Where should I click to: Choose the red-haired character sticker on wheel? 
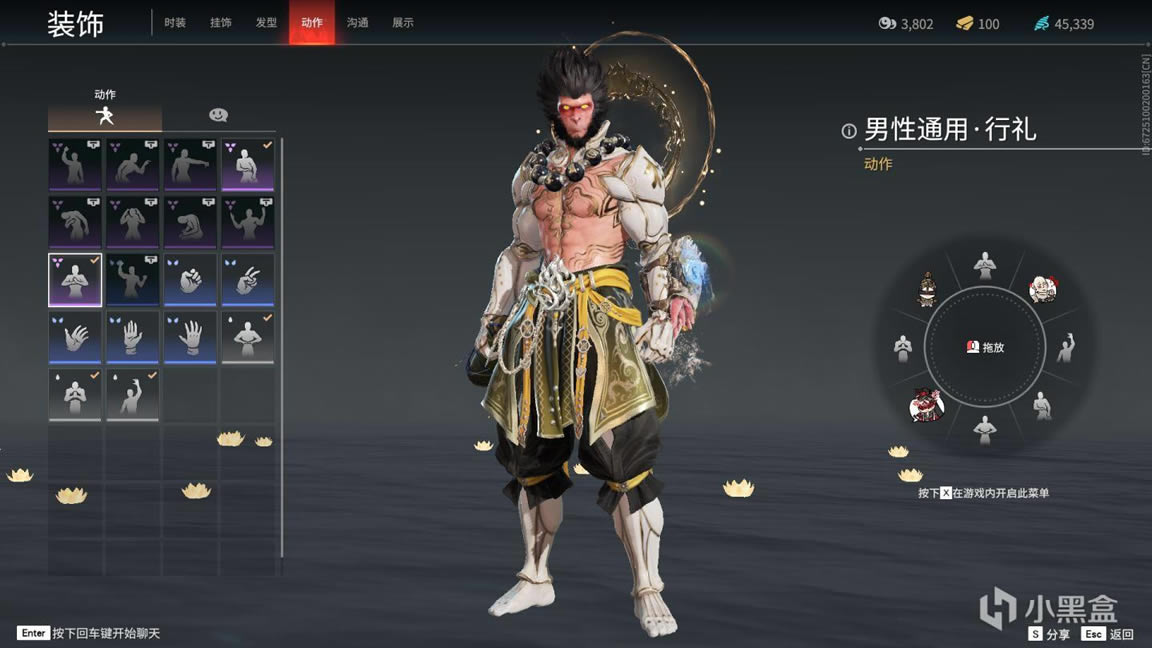926,405
